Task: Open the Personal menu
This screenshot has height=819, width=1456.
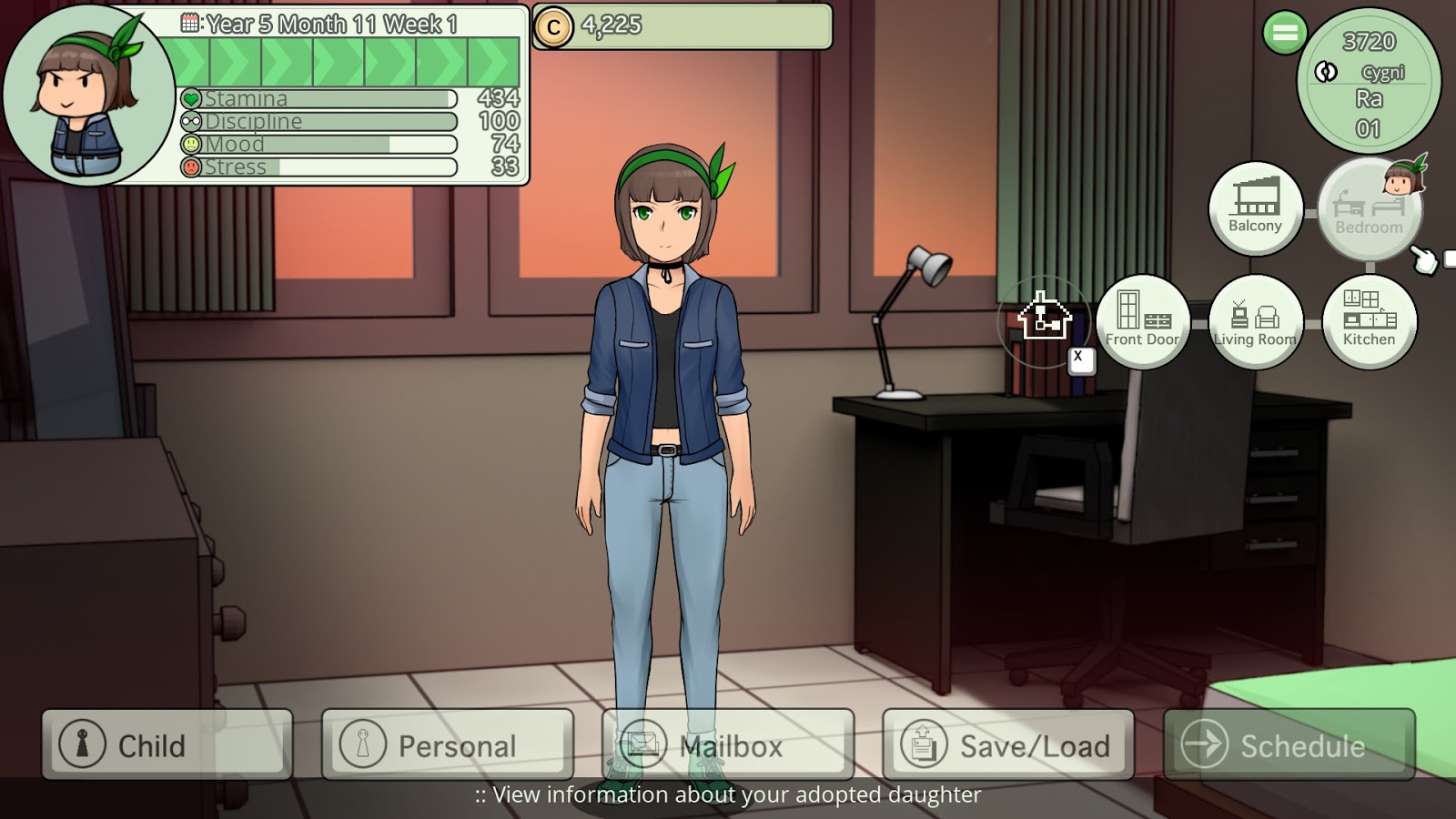Action: (x=446, y=744)
